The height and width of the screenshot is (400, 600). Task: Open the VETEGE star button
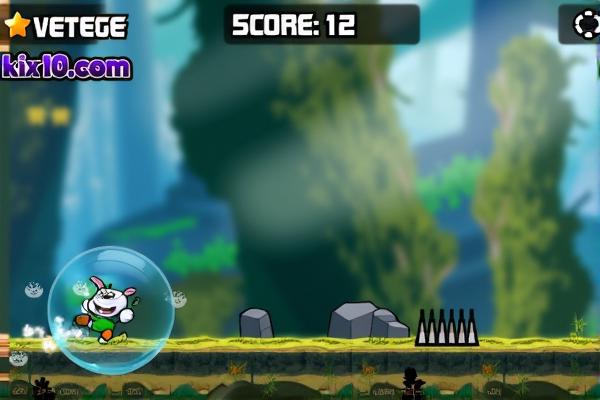[66, 26]
